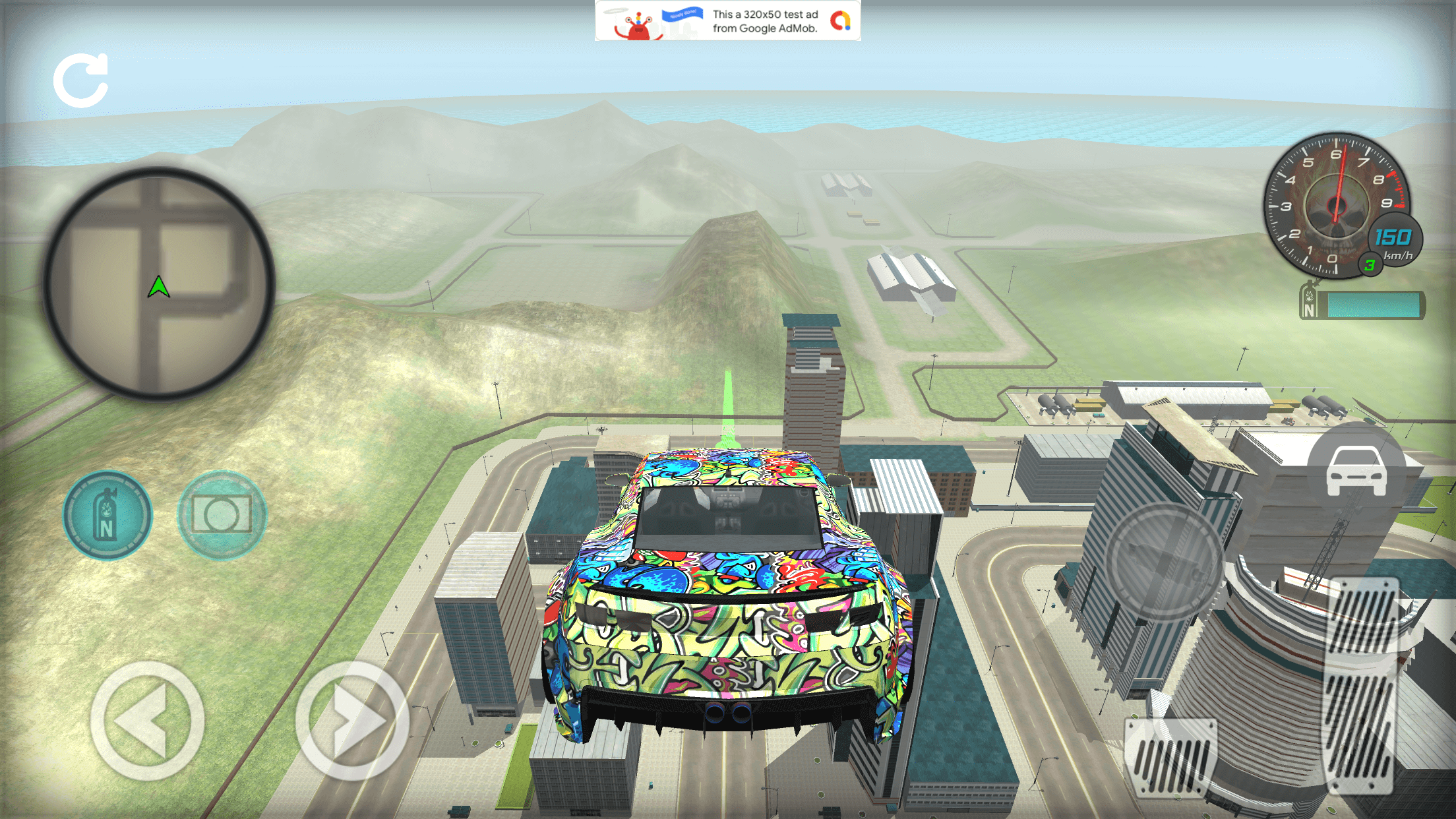1456x819 pixels.
Task: Hit the short brake pedal
Action: pyautogui.click(x=1171, y=756)
